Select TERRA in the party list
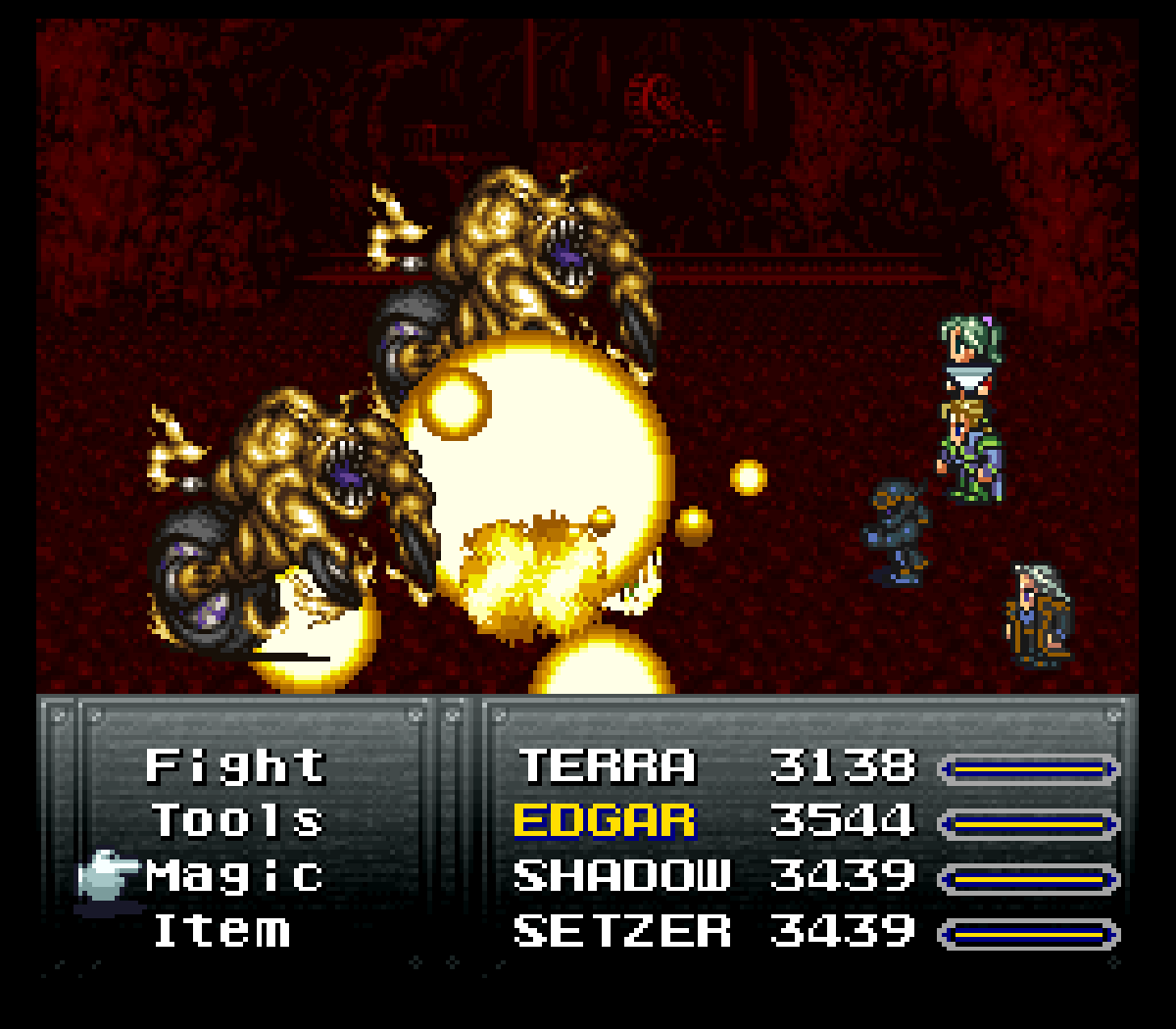Screen dimensions: 1176x1029 [607, 766]
